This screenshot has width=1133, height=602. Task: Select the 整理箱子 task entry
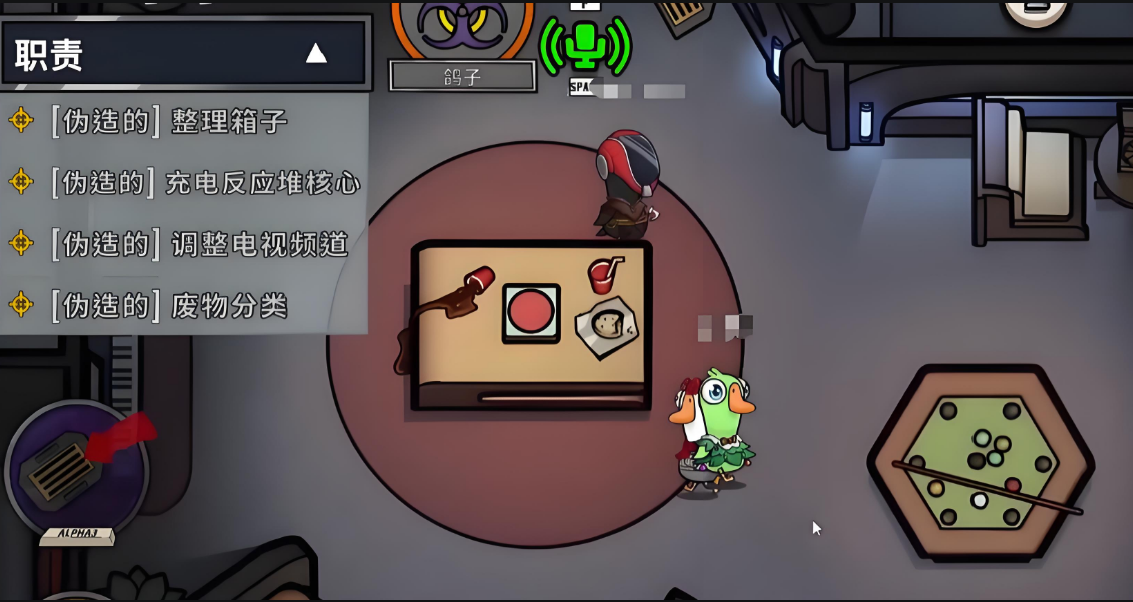tap(170, 122)
